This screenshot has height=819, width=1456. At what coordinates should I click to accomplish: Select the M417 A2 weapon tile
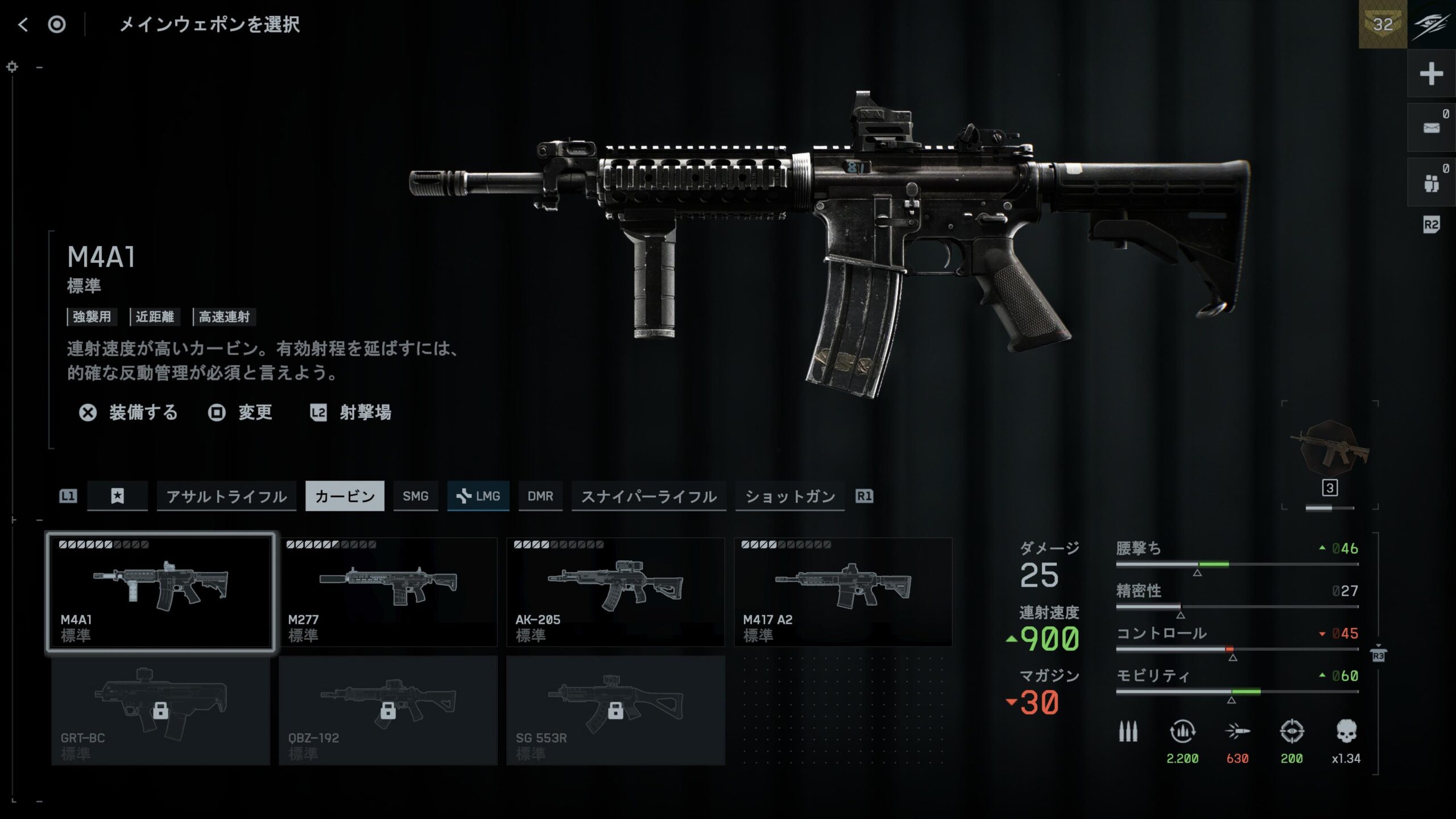(x=843, y=591)
